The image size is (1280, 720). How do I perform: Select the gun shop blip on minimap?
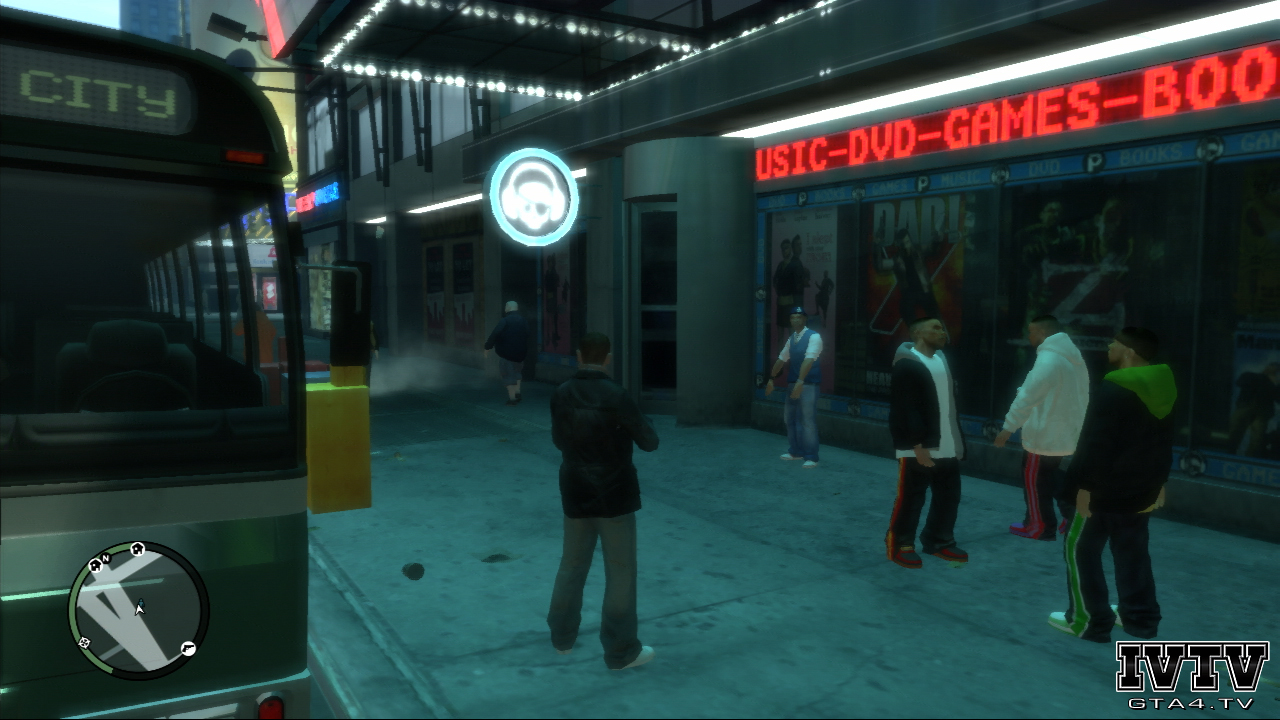(x=187, y=649)
